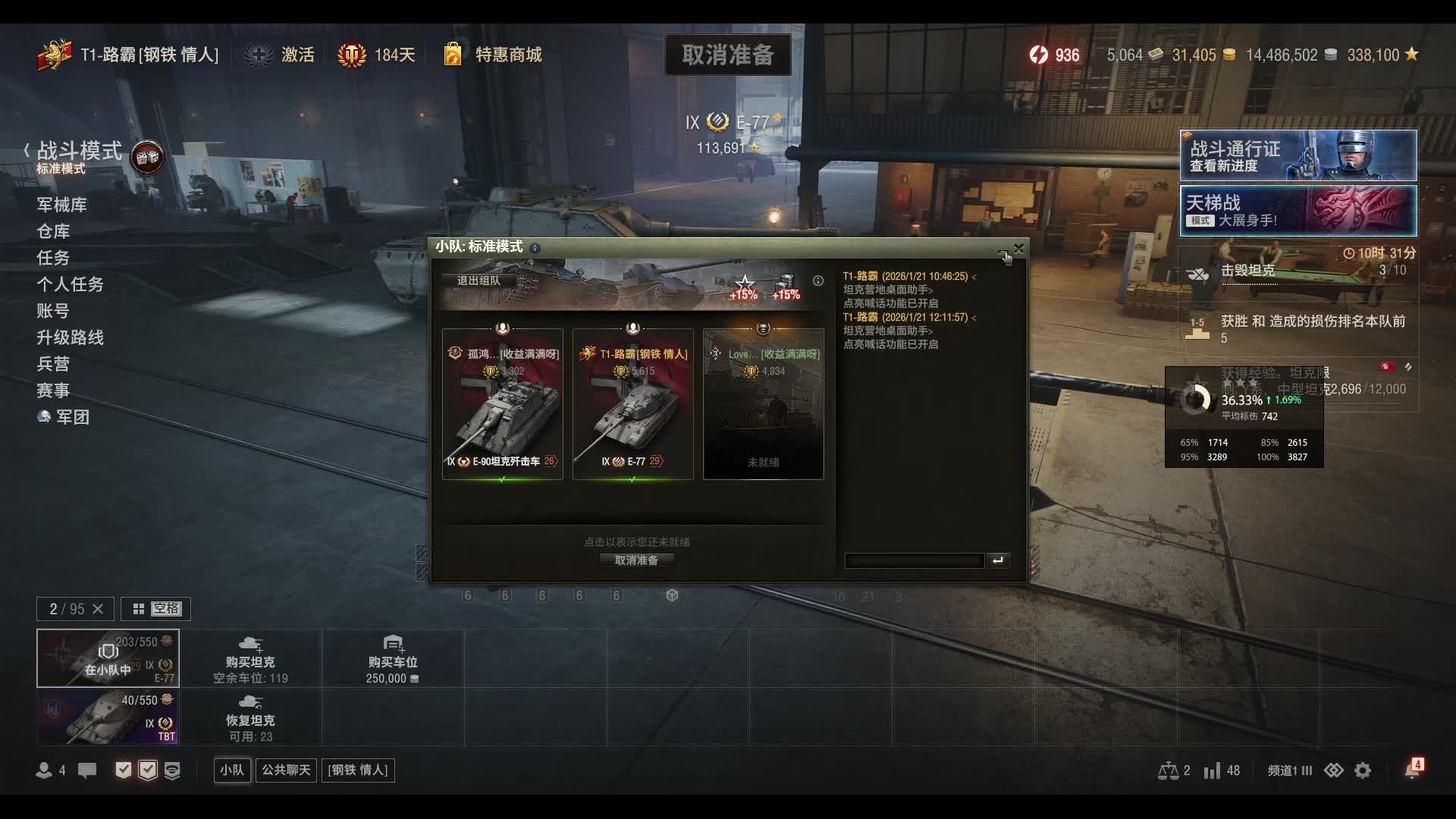The width and height of the screenshot is (1456, 819).
Task: Show the 升级路线 tech tree
Action: (70, 337)
